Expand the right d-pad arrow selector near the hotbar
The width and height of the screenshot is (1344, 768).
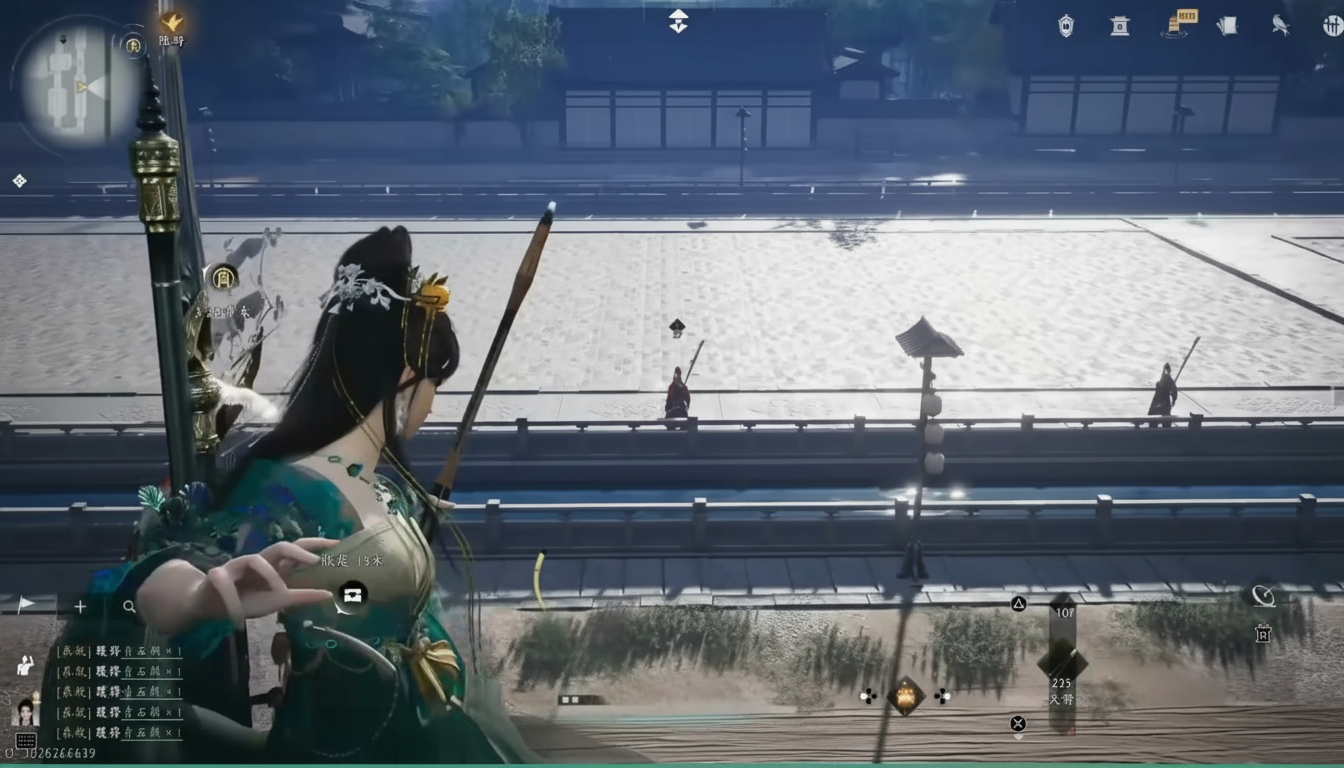pyautogui.click(x=941, y=697)
